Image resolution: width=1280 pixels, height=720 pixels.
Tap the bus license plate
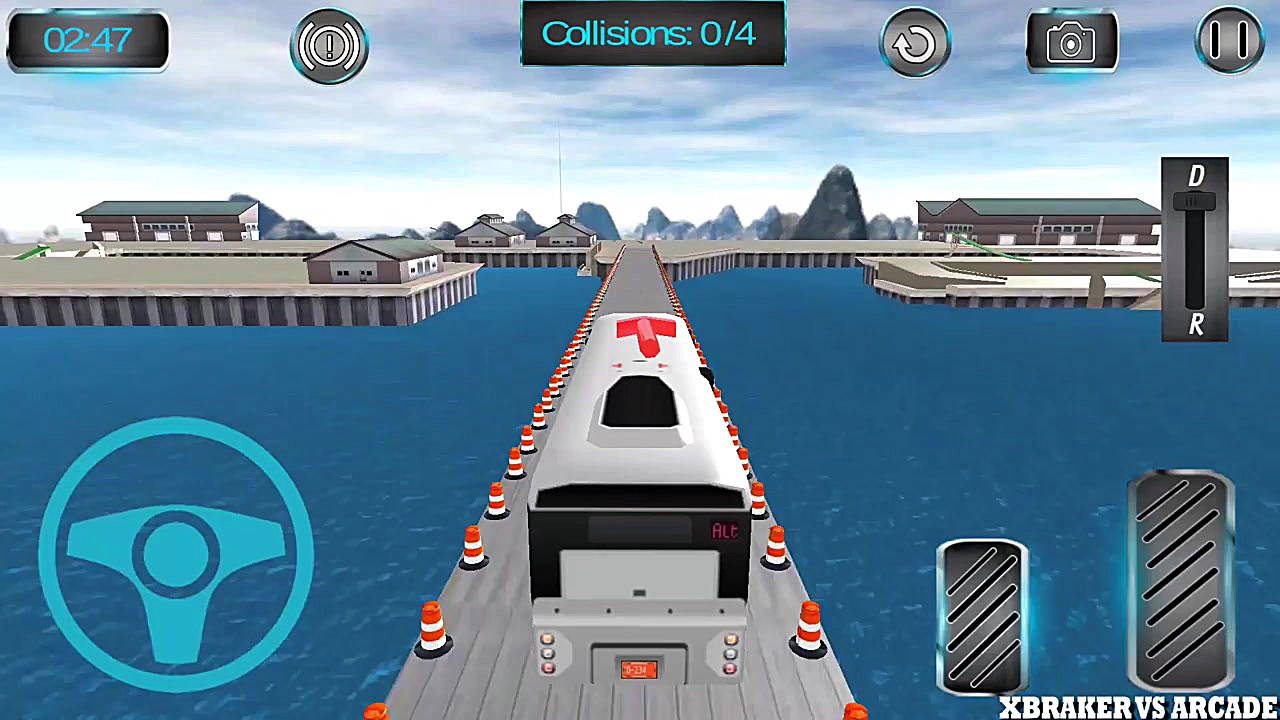pos(637,672)
